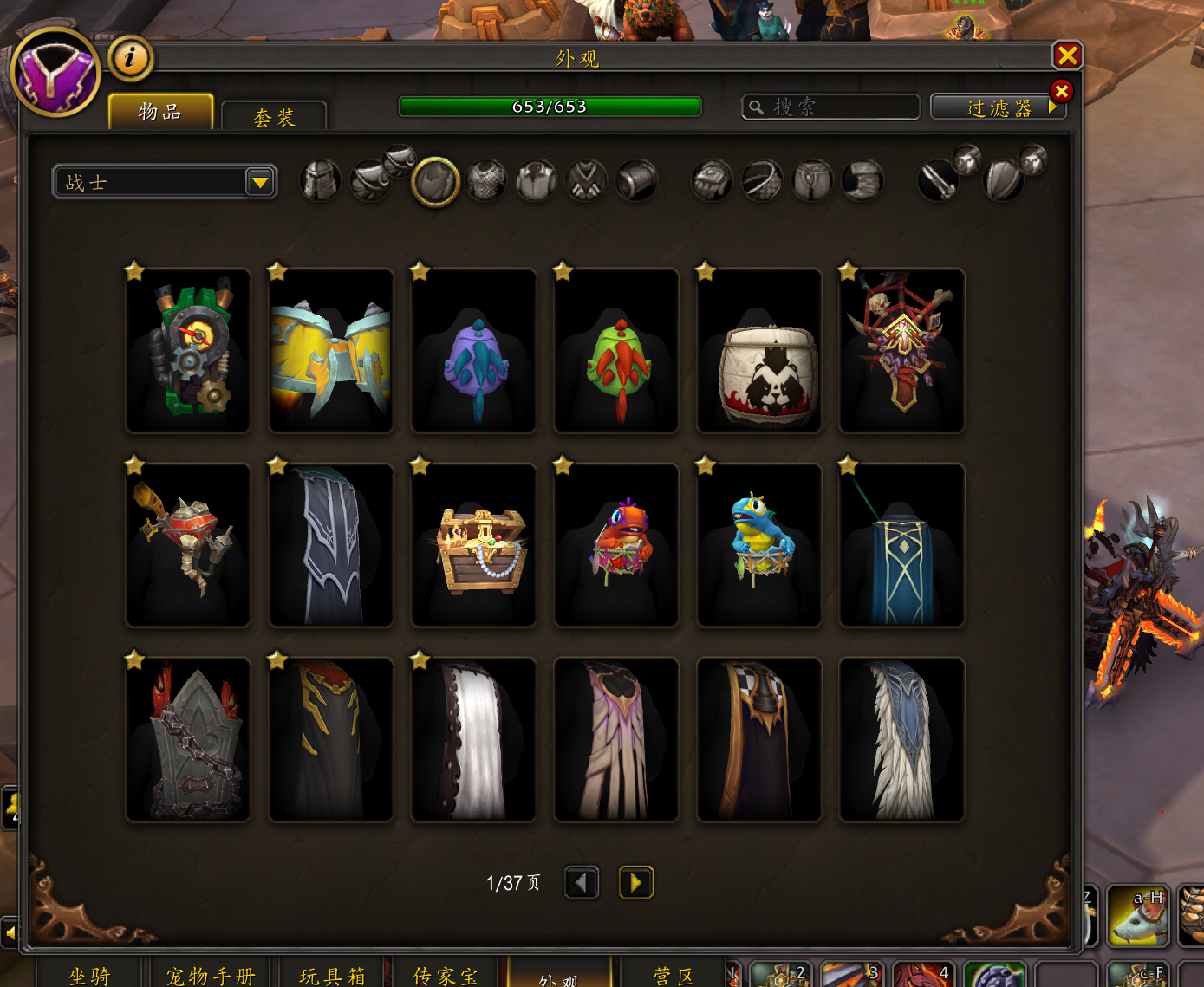Select the helmet slot category icon
Image resolution: width=1204 pixels, height=987 pixels.
tap(320, 181)
